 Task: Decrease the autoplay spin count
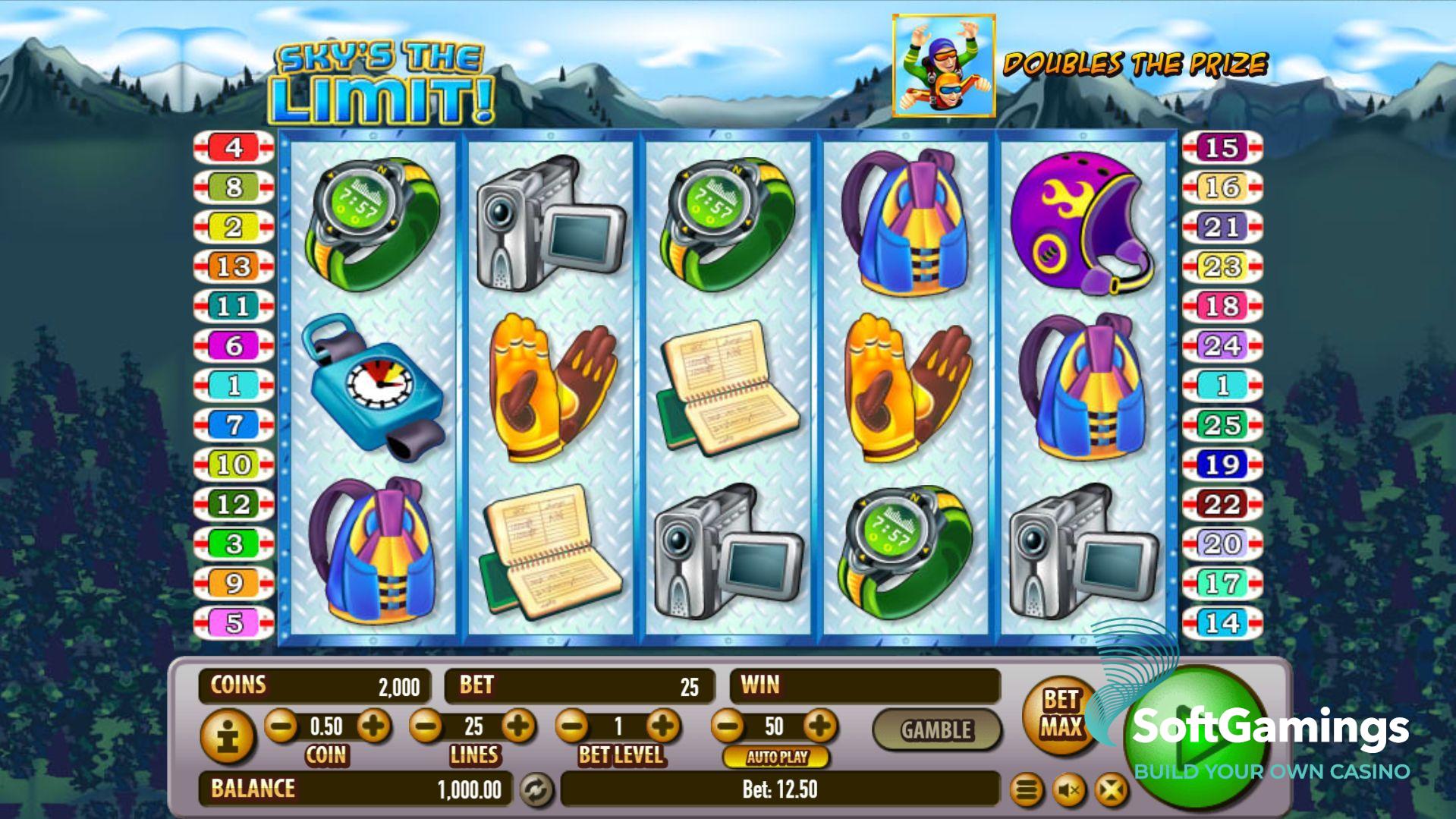pyautogui.click(x=728, y=726)
